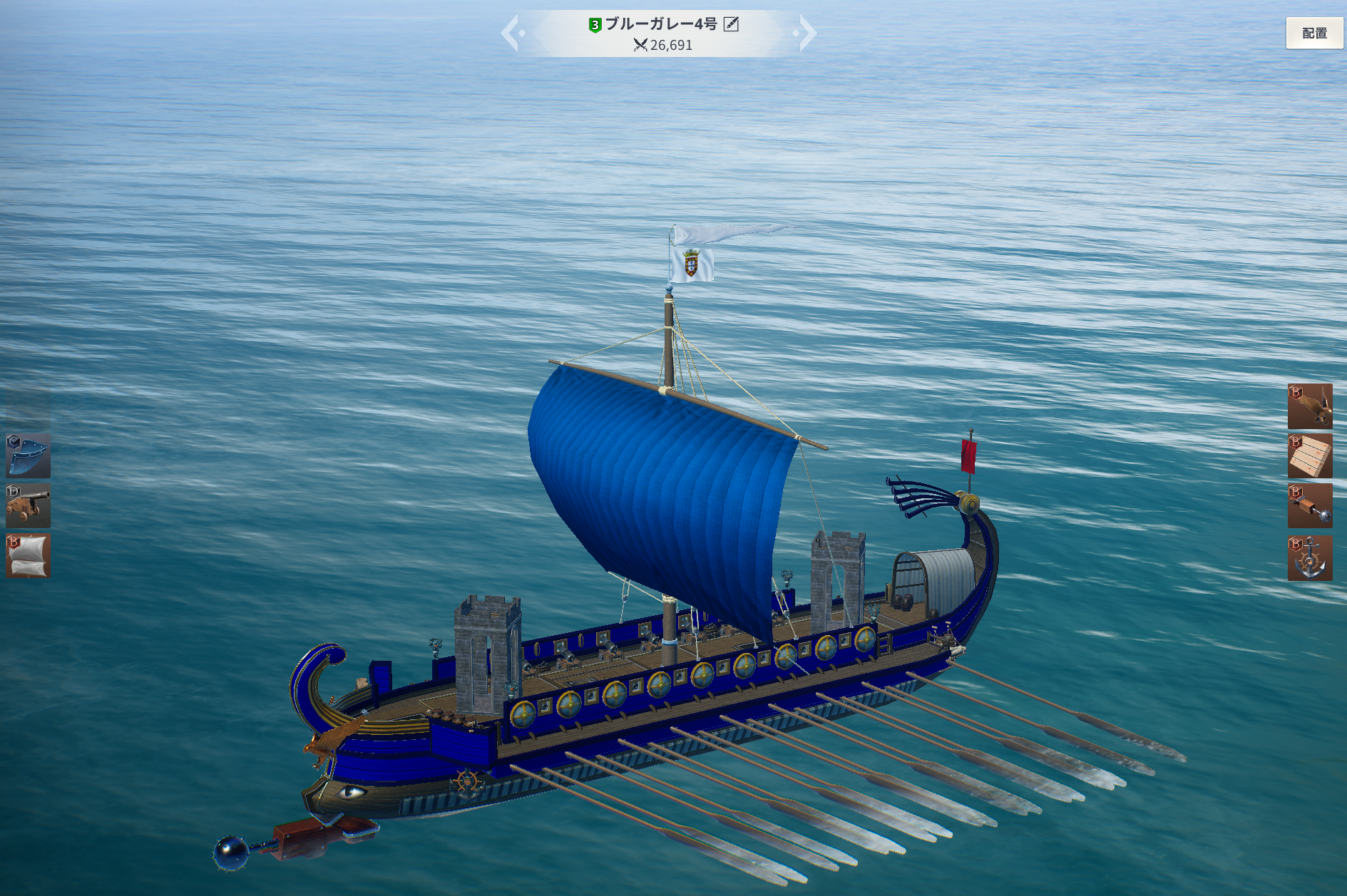
Task: Switch to the next ship with right arrow
Action: (x=806, y=33)
